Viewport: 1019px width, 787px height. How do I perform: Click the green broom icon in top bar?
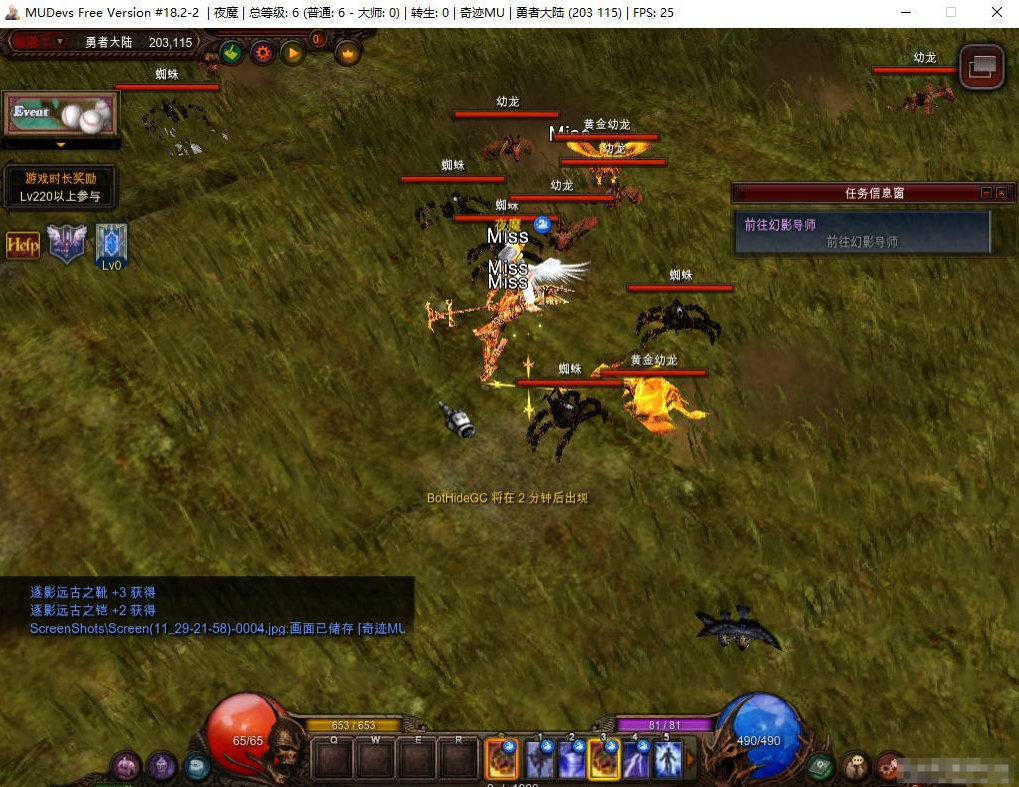pos(232,52)
